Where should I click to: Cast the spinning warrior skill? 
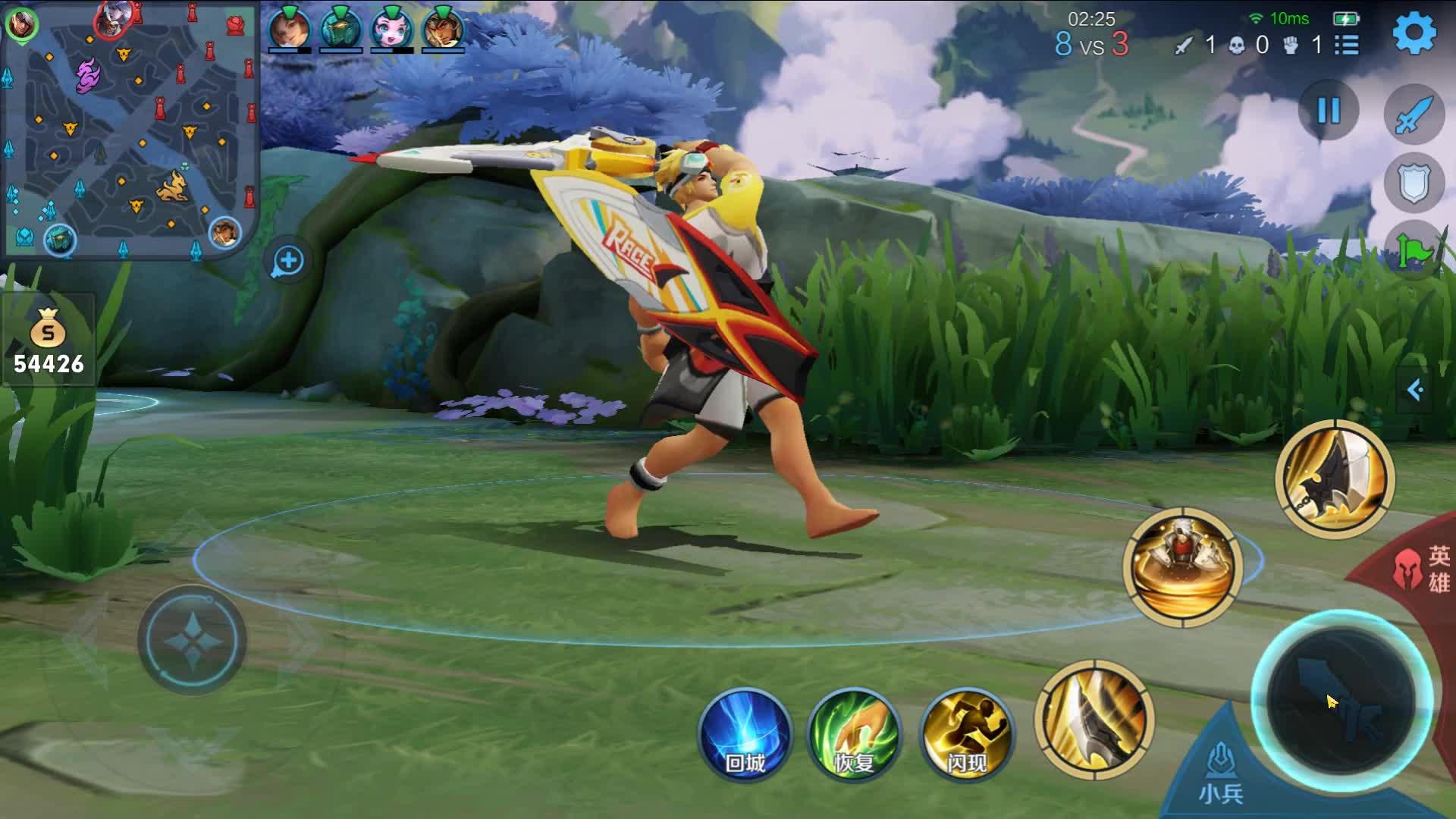(x=1183, y=567)
